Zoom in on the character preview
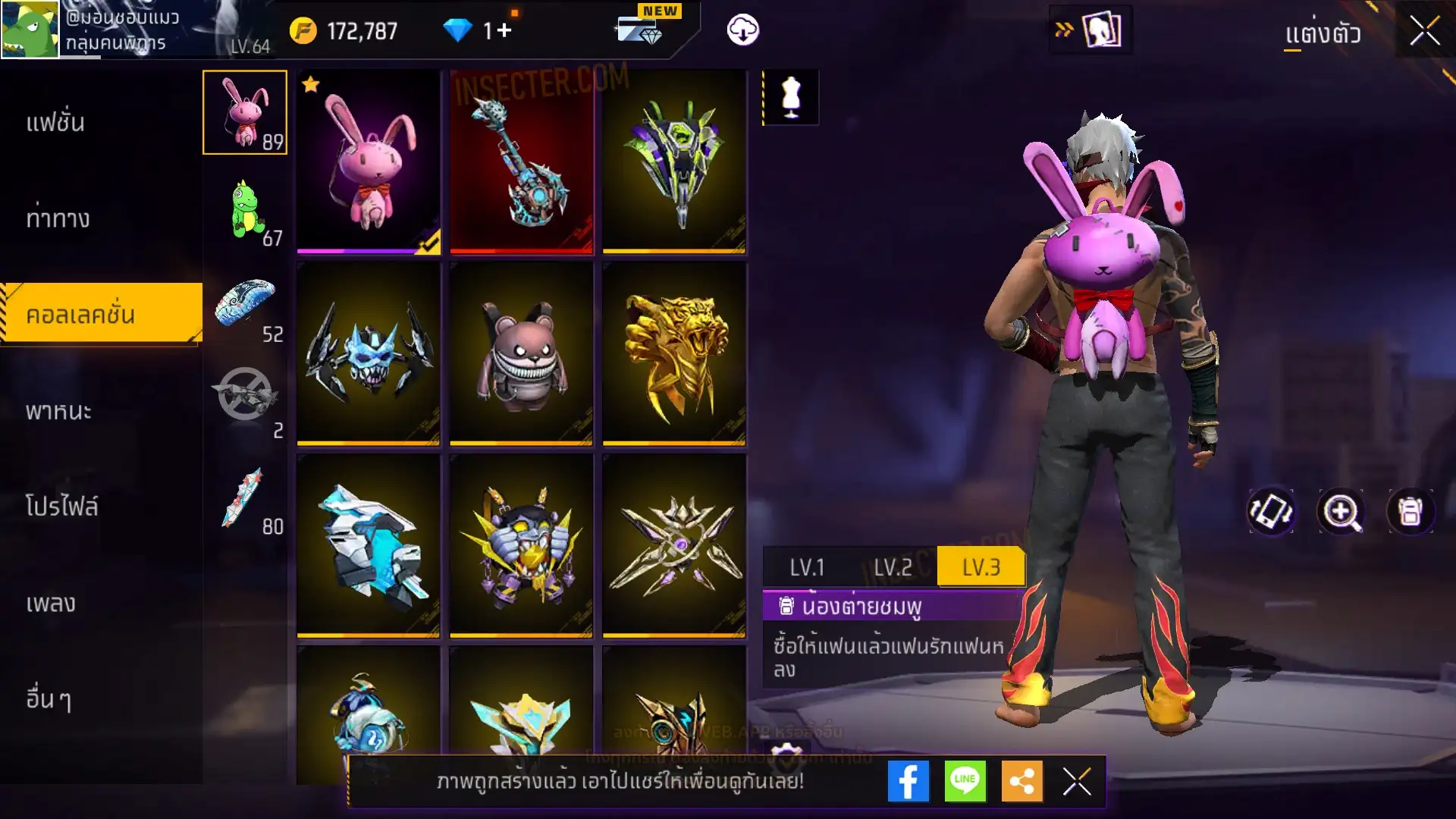 (x=1341, y=512)
